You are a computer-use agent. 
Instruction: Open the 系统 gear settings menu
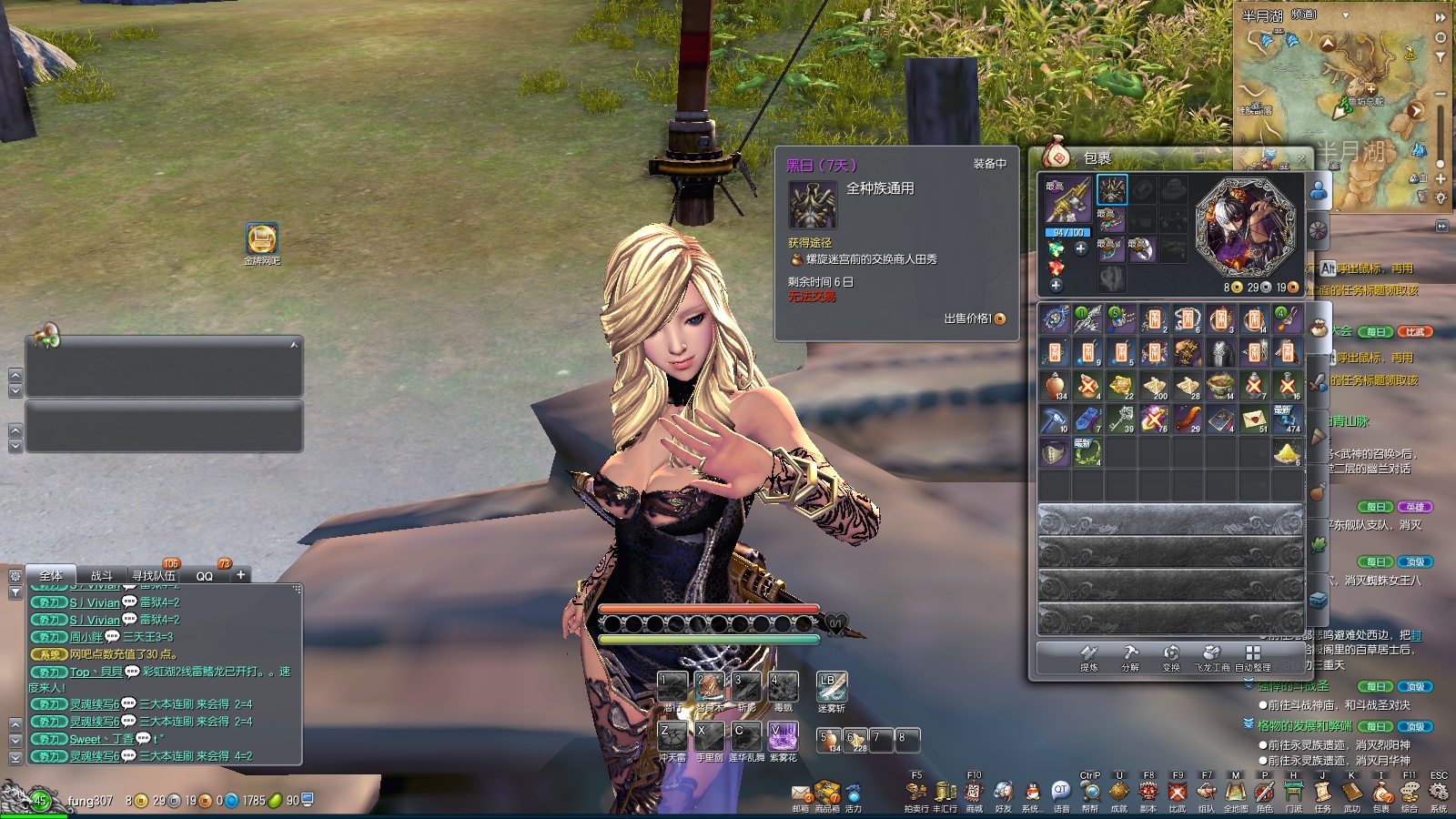[x=1439, y=794]
